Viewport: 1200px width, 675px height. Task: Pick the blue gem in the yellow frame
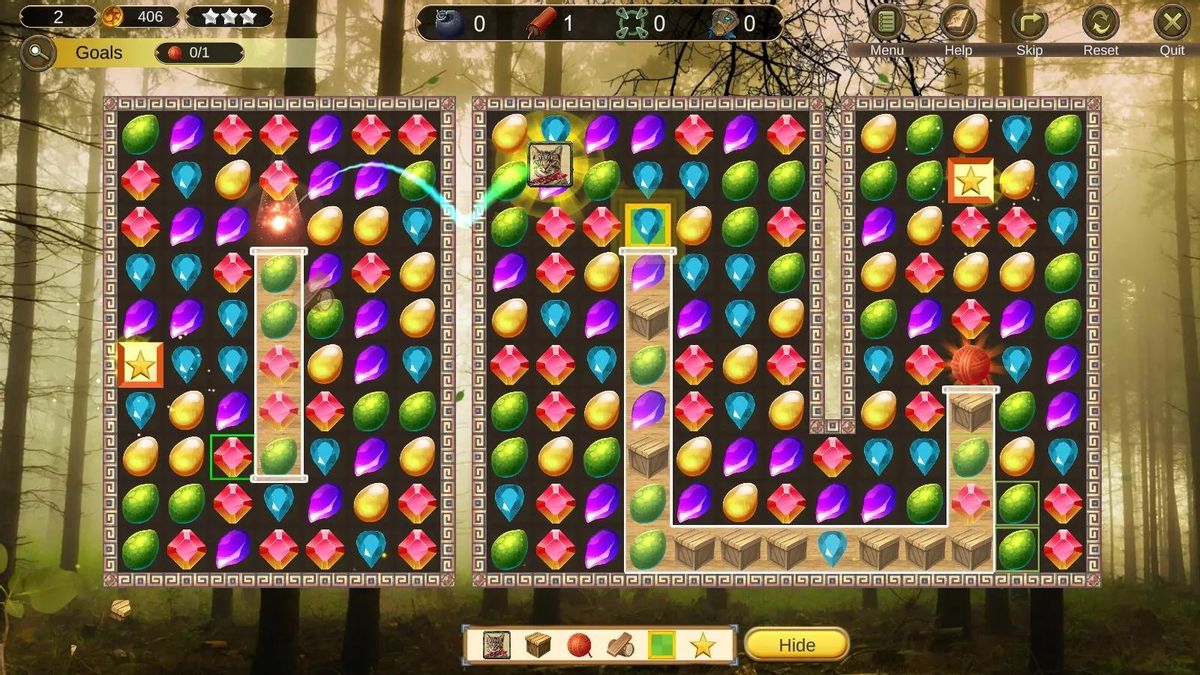coord(648,225)
